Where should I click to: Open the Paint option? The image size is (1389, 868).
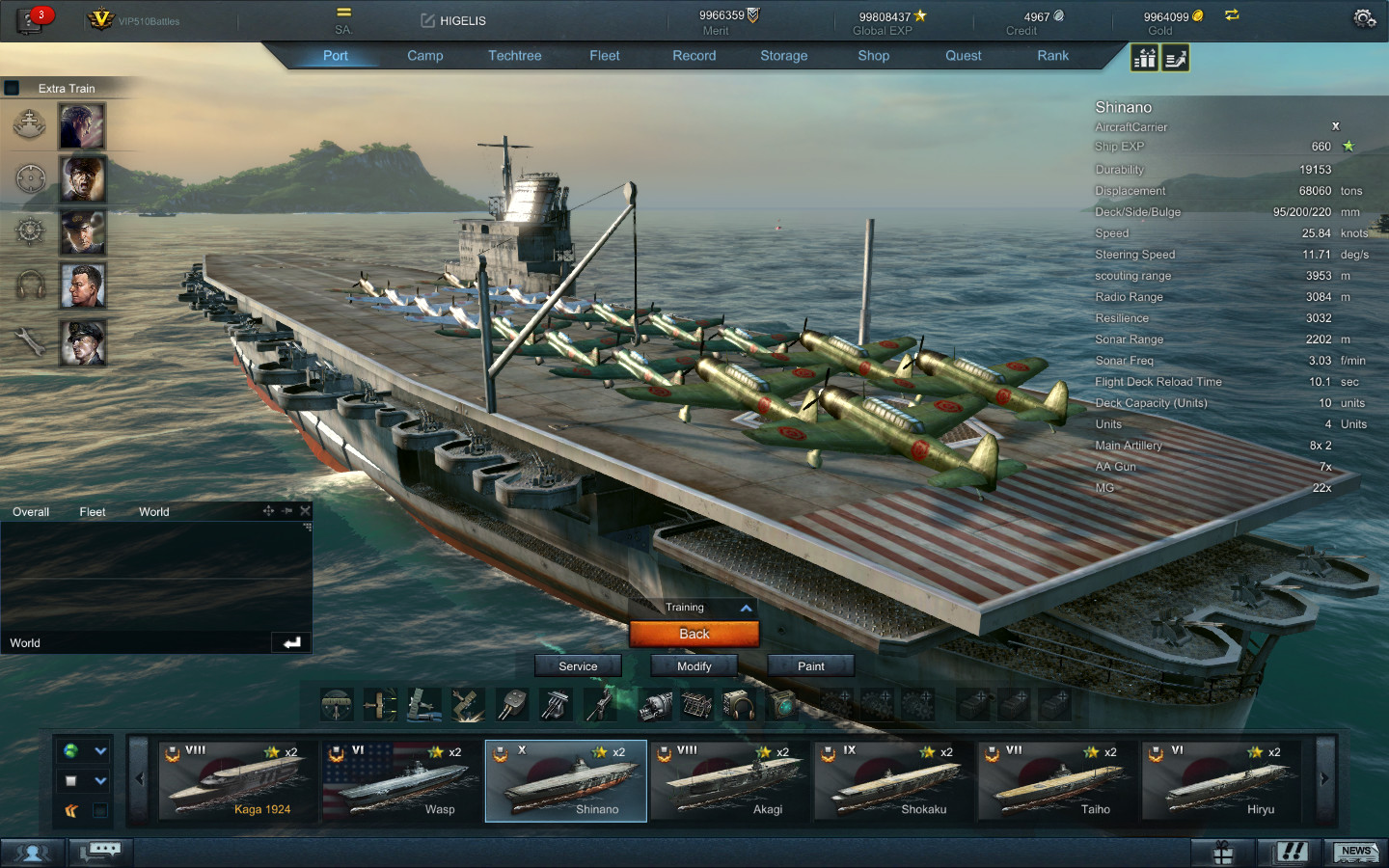[x=810, y=665]
